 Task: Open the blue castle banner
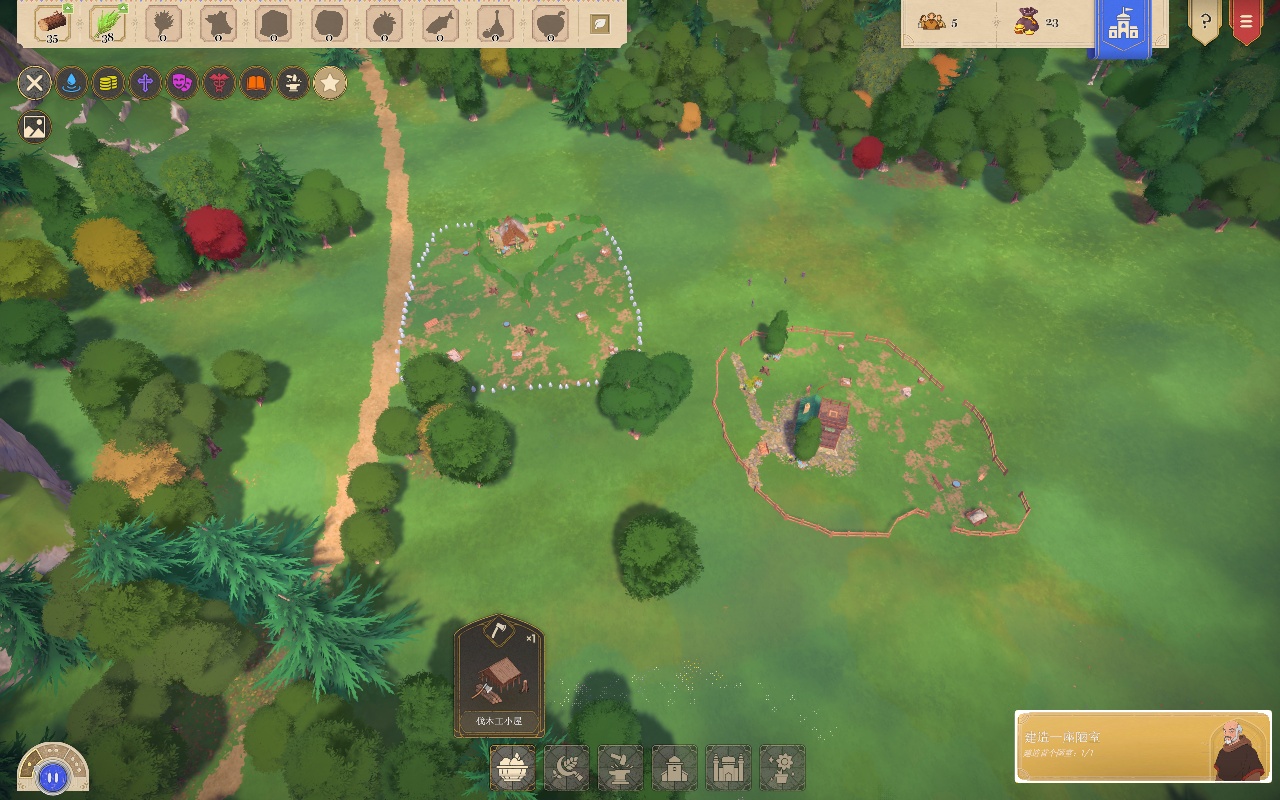pyautogui.click(x=1123, y=27)
